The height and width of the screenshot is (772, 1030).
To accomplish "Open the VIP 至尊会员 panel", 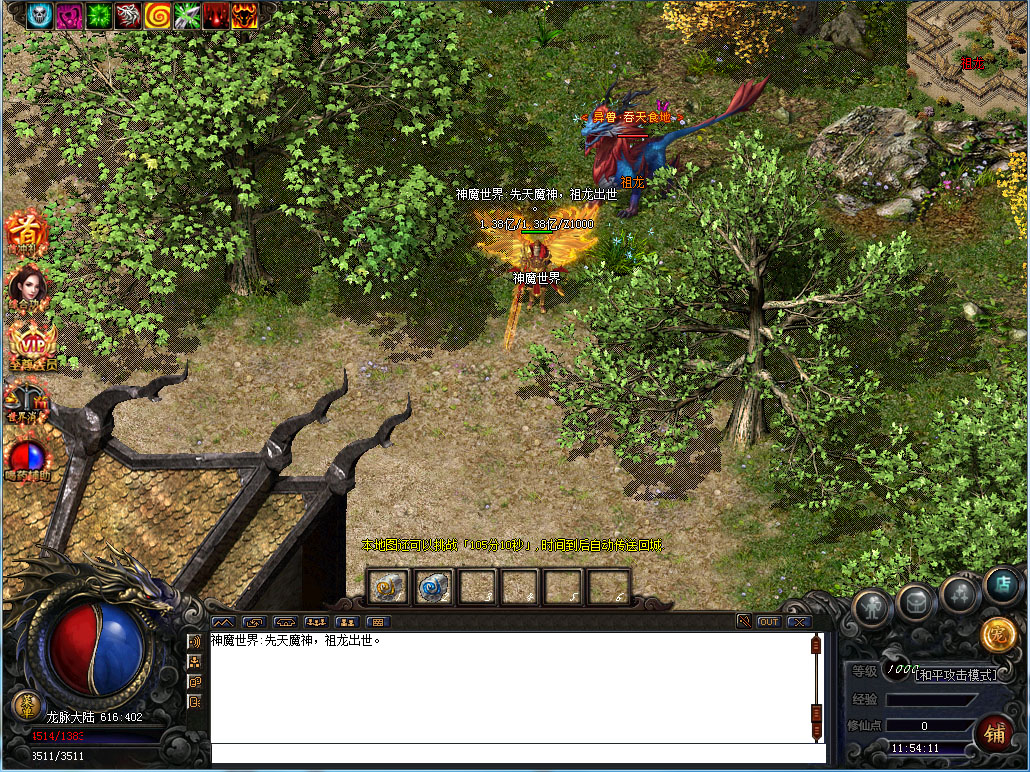I will point(30,345).
